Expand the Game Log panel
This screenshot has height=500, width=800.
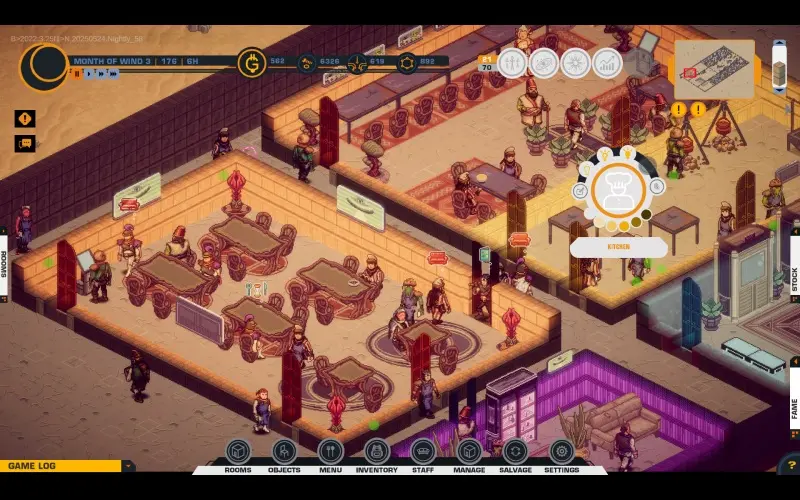click(x=128, y=466)
